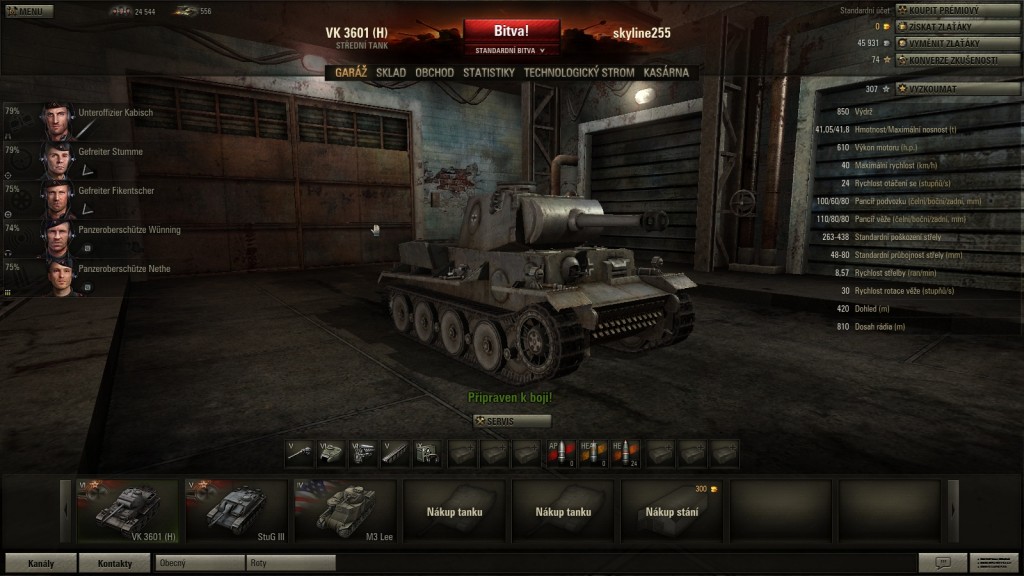The width and height of the screenshot is (1024, 576).
Task: Go to Technologický strom tab
Action: coord(579,73)
